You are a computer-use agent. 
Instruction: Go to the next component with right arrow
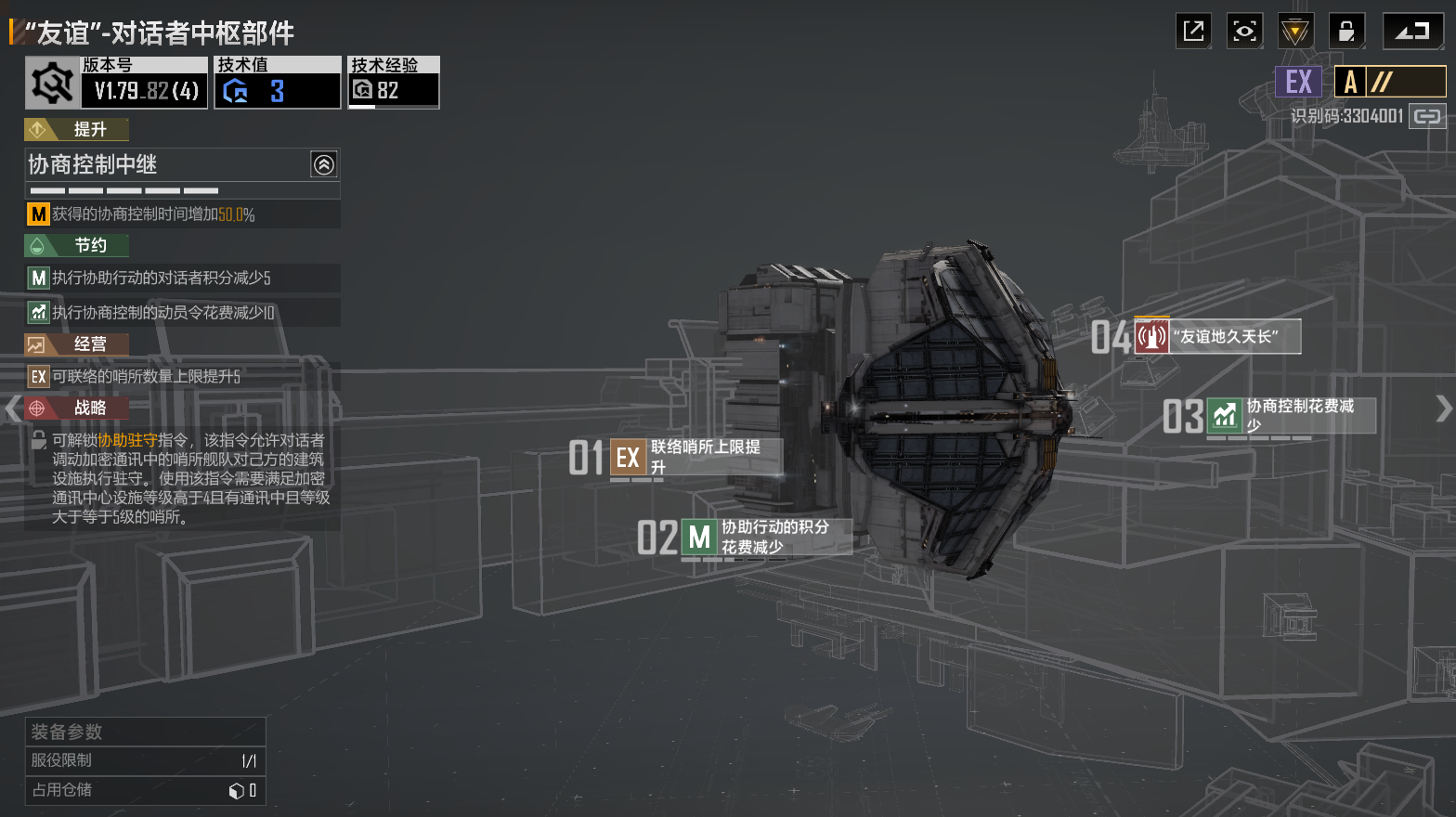(1443, 408)
